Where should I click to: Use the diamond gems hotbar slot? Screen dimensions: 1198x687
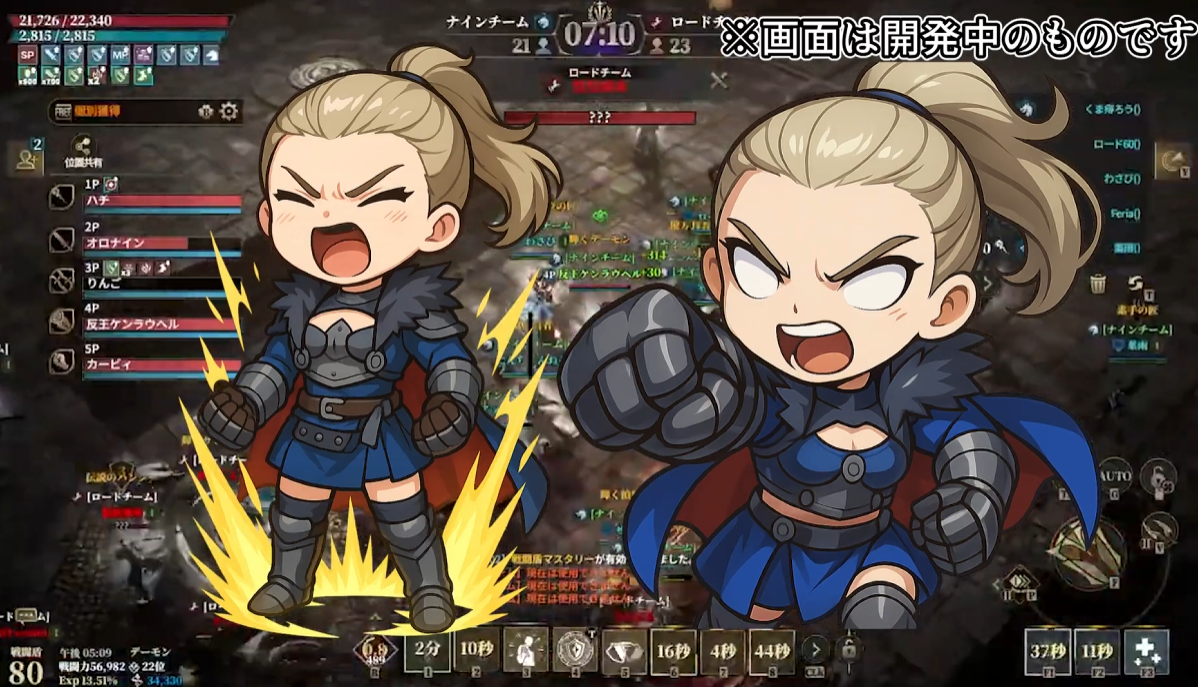(624, 650)
